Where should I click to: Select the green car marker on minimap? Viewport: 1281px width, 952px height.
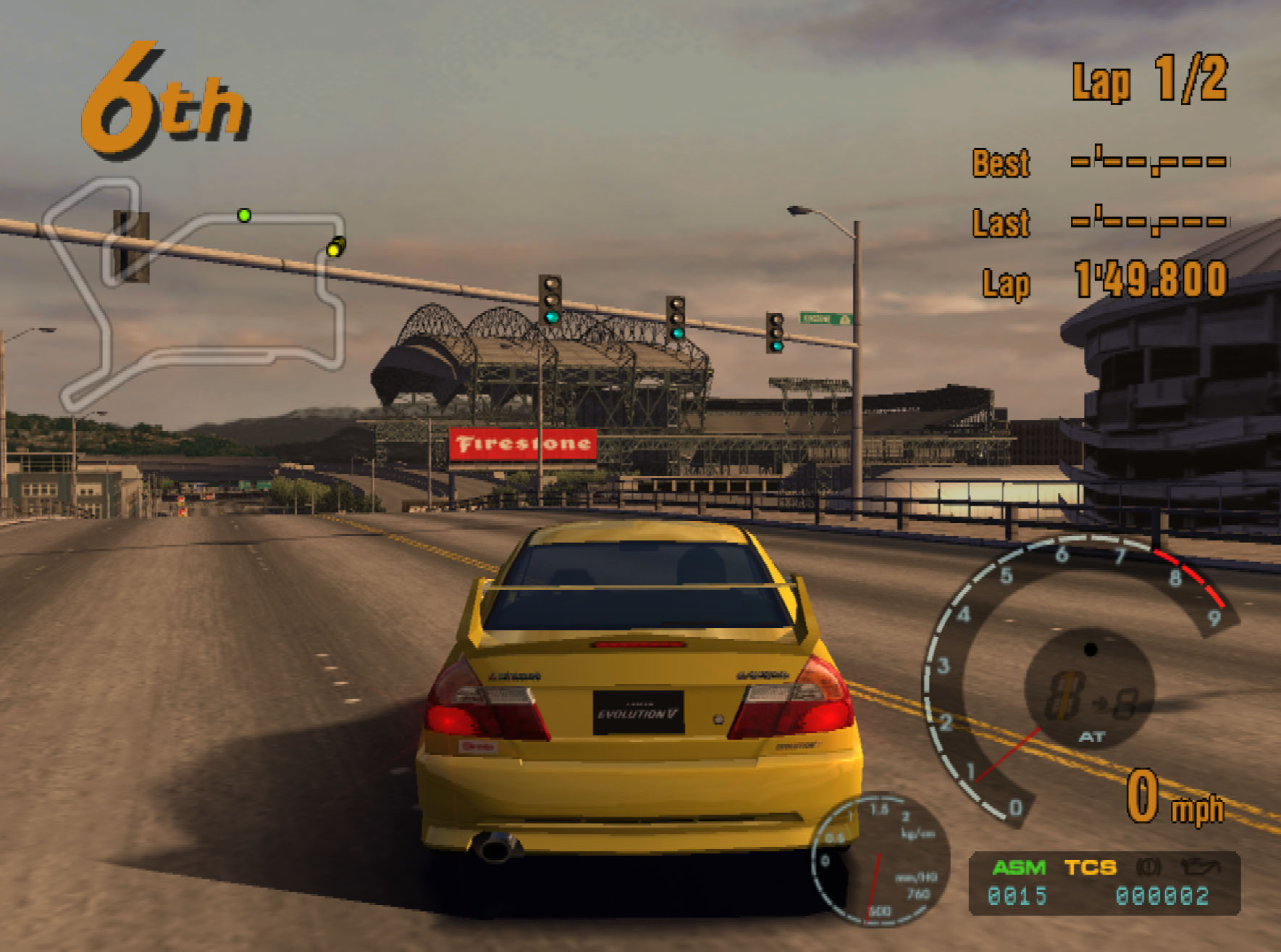coord(244,215)
